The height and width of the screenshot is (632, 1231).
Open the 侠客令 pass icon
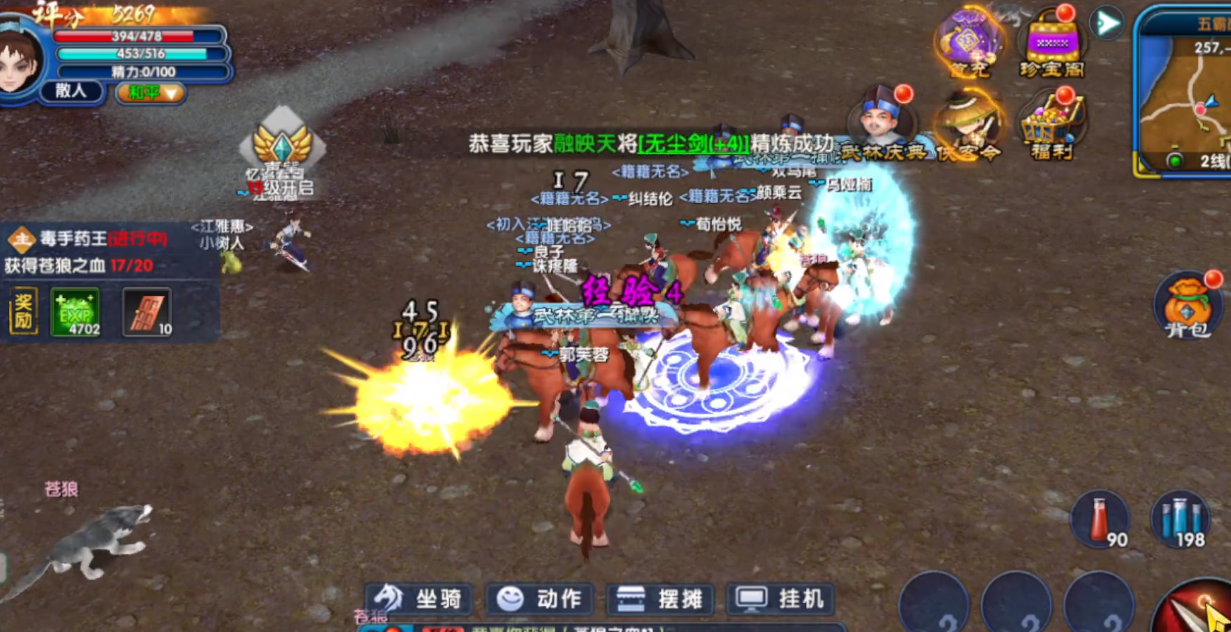(969, 125)
